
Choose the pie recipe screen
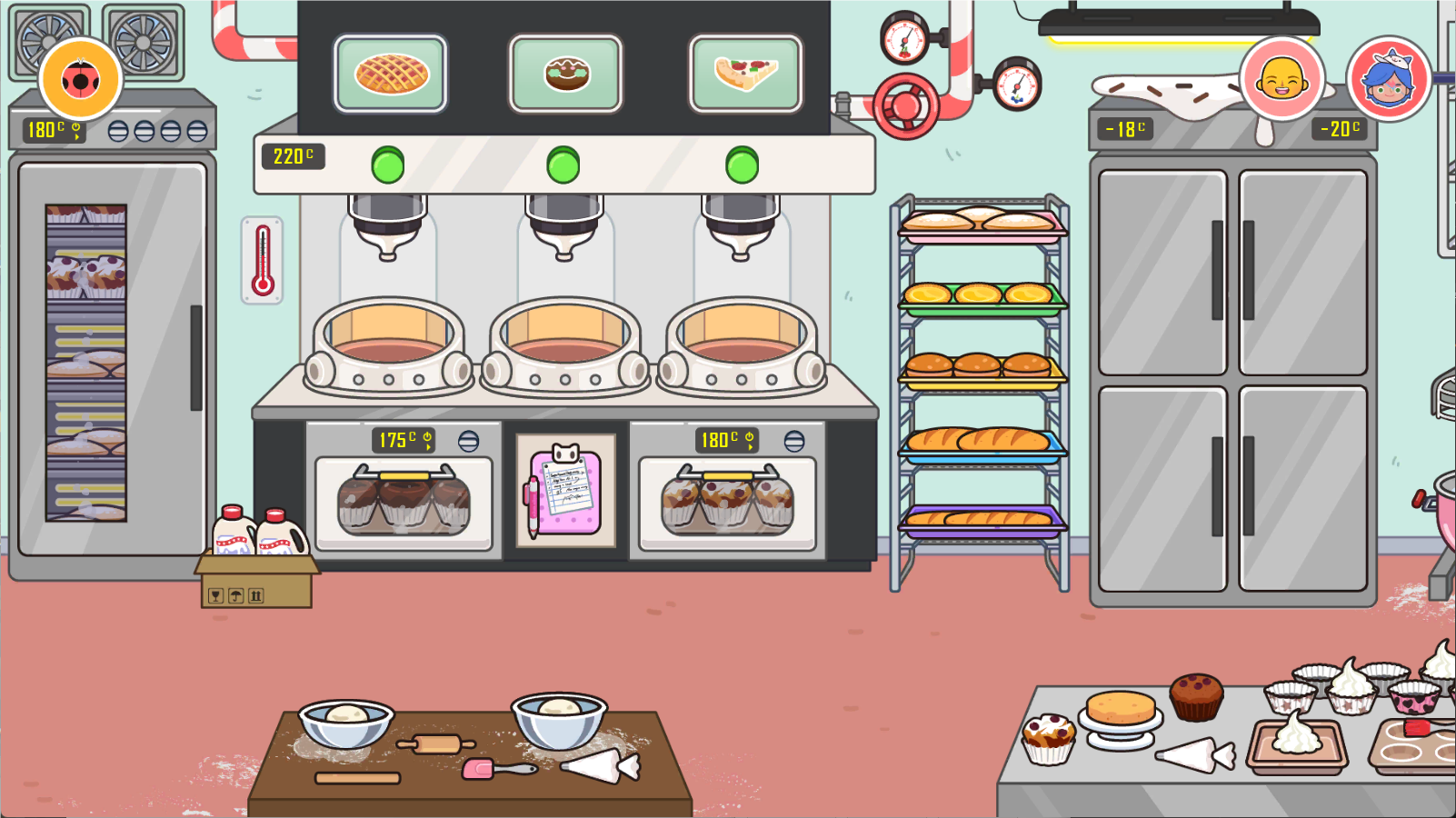coord(391,74)
